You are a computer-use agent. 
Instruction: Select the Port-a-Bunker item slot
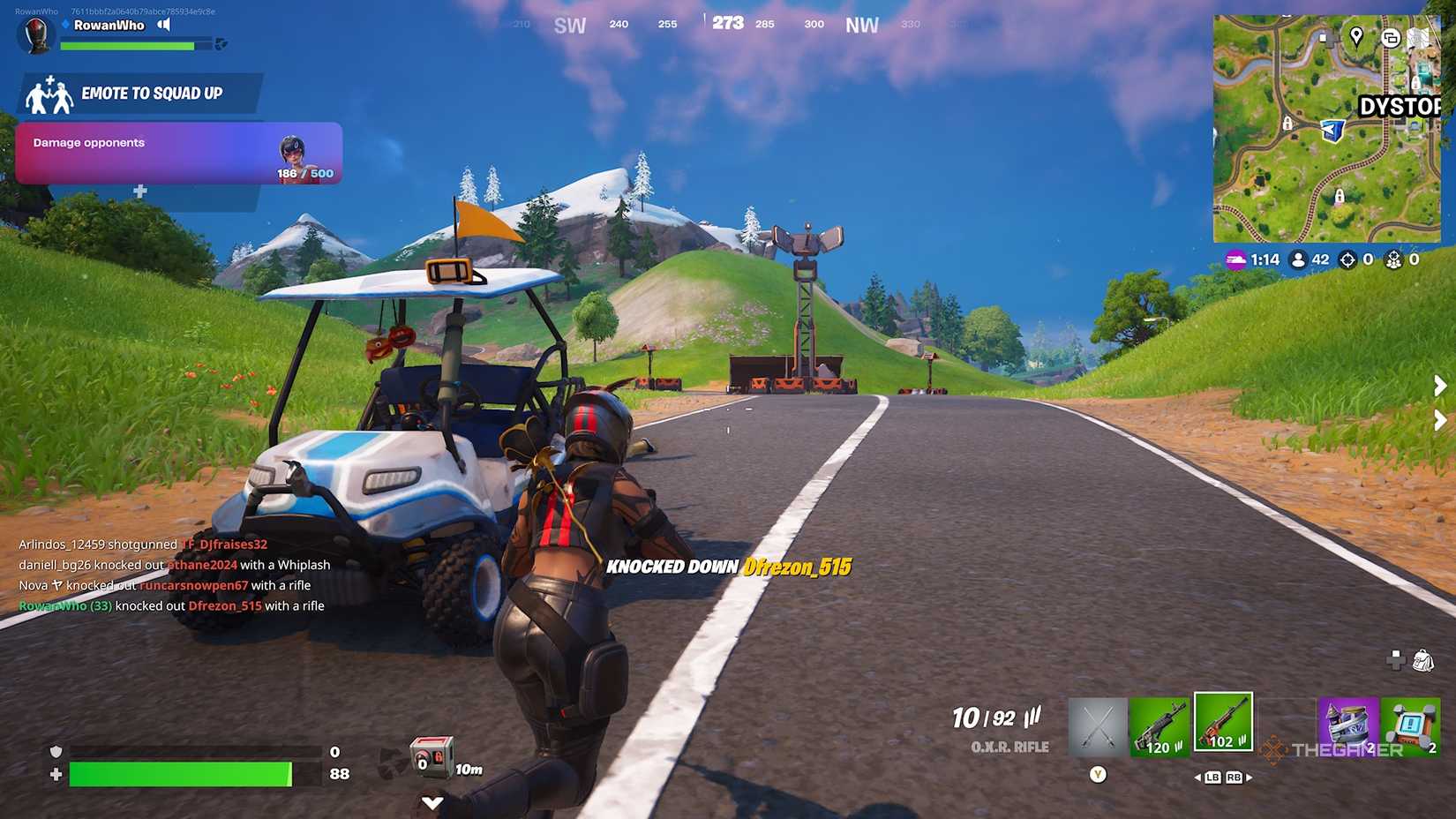click(1412, 724)
